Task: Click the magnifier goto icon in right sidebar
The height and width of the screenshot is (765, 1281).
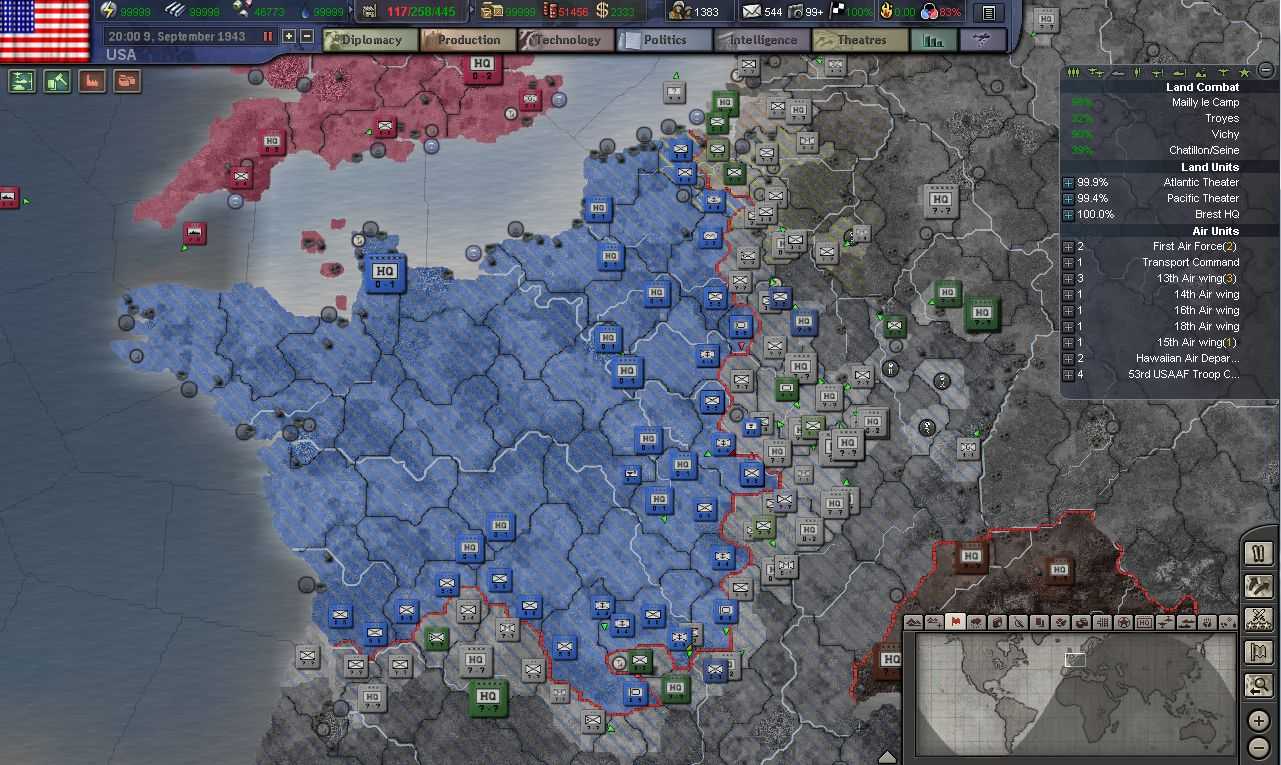Action: [1259, 684]
